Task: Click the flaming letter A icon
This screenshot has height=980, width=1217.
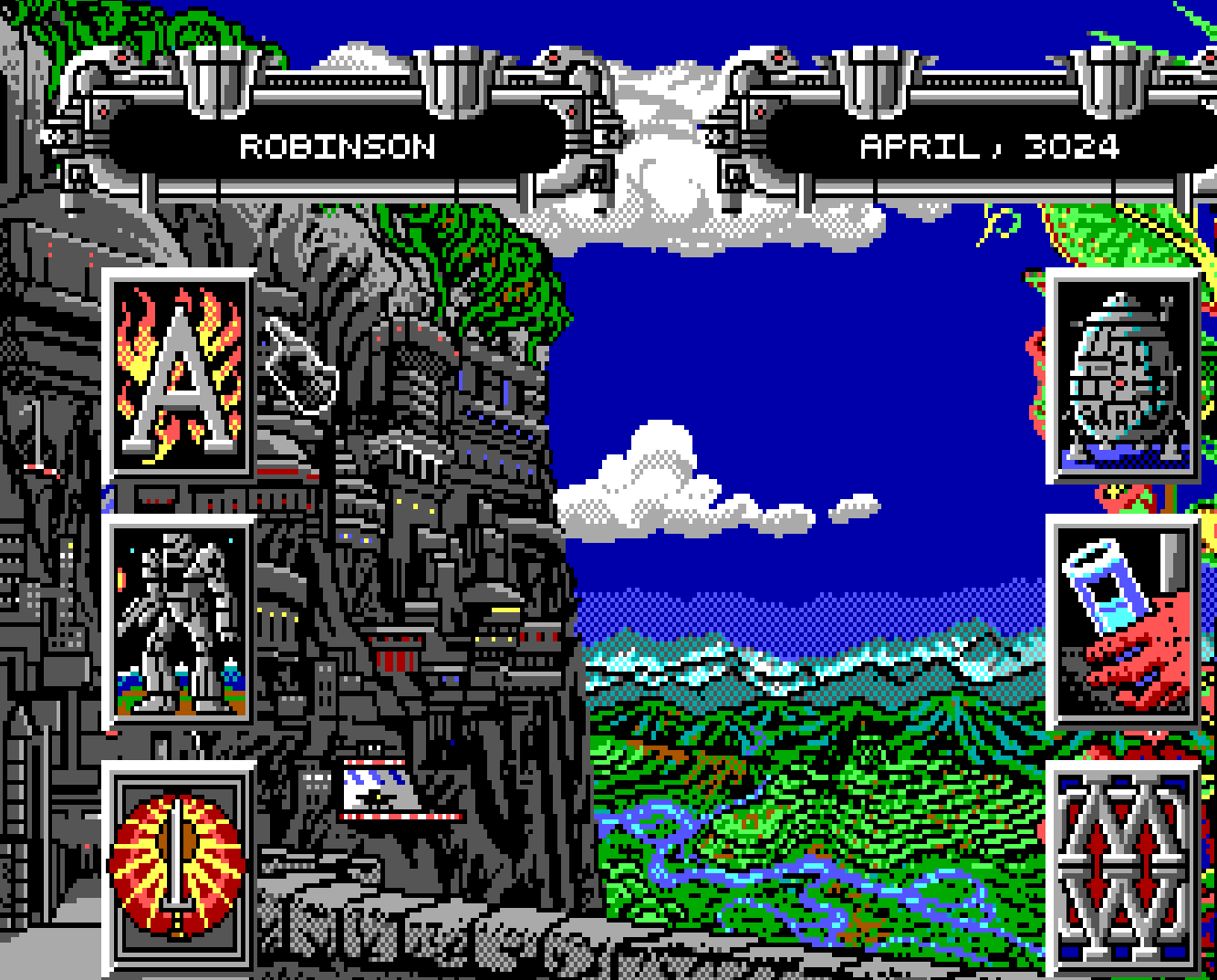Action: (x=179, y=375)
